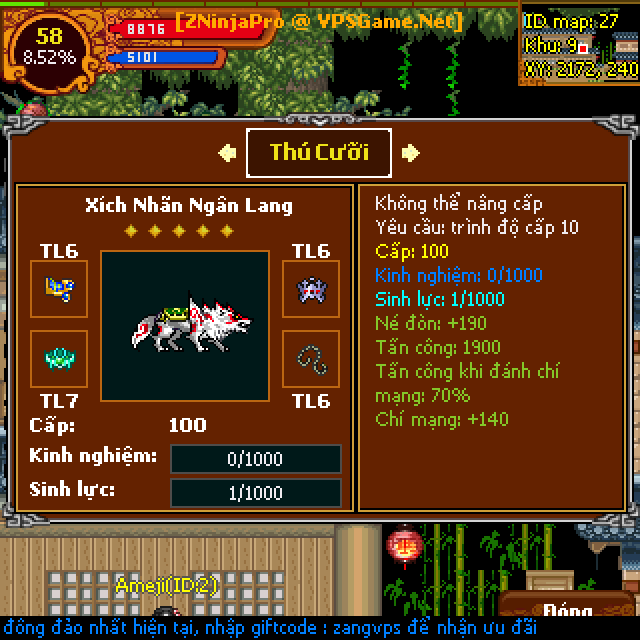
Task: Select the blue and gold TL6 mount gear slot
Action: (59, 289)
